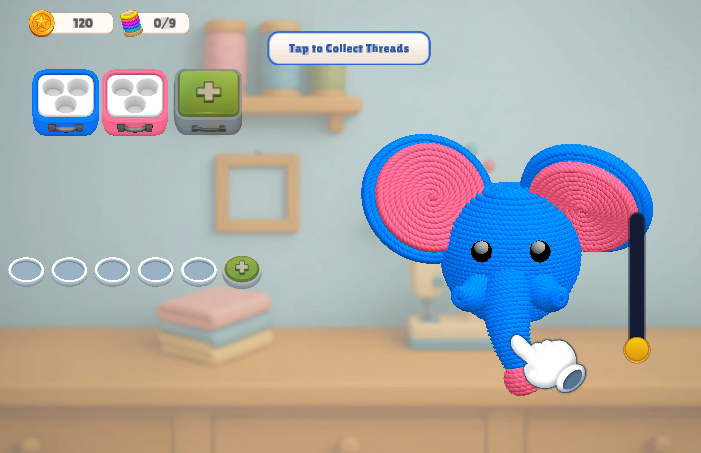Viewport: 701px width, 453px height.
Task: Click the yellow slider knob
Action: [636, 349]
